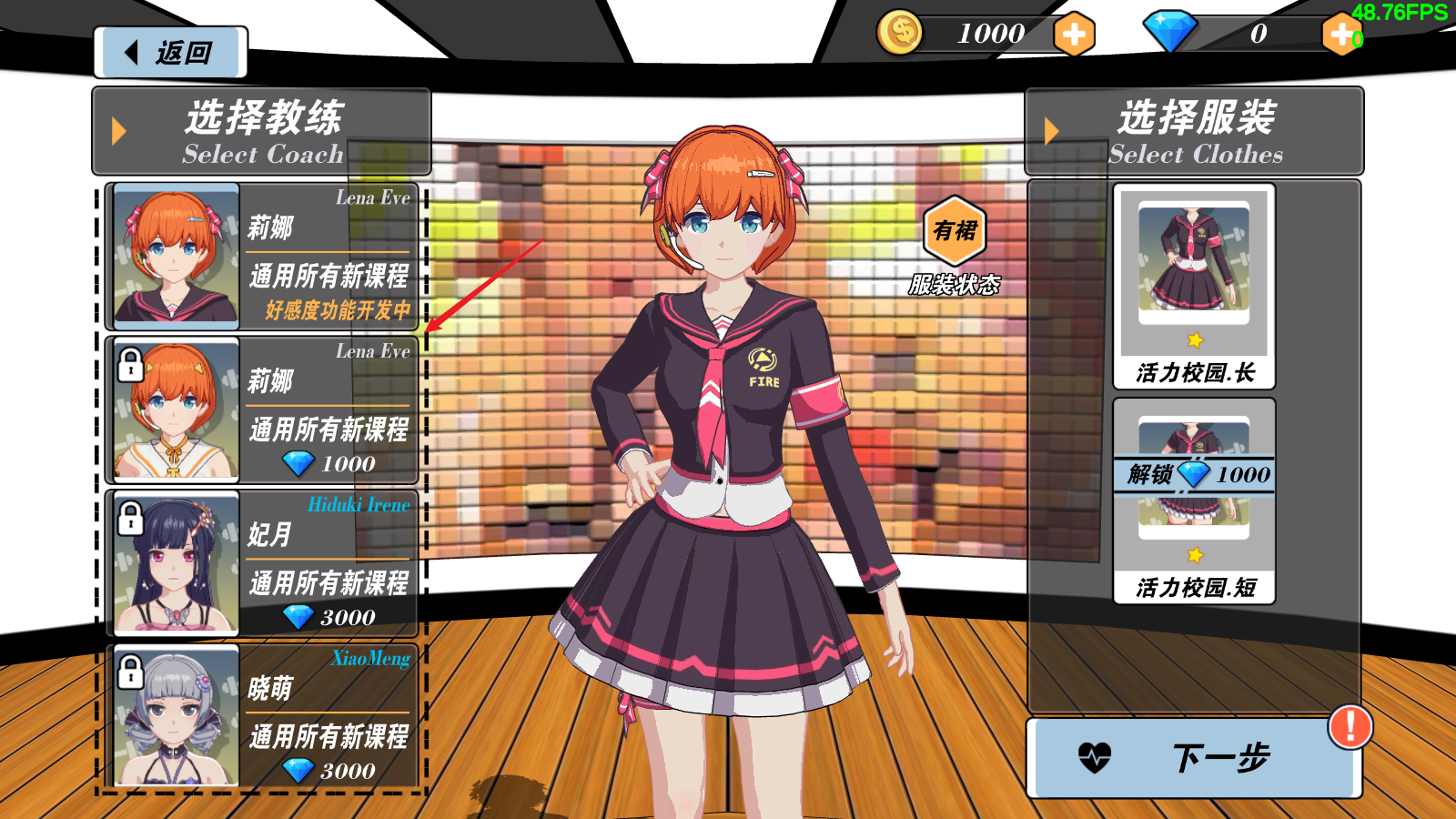Proceed with the 下一步 button
1456x819 pixels.
coord(1194,757)
